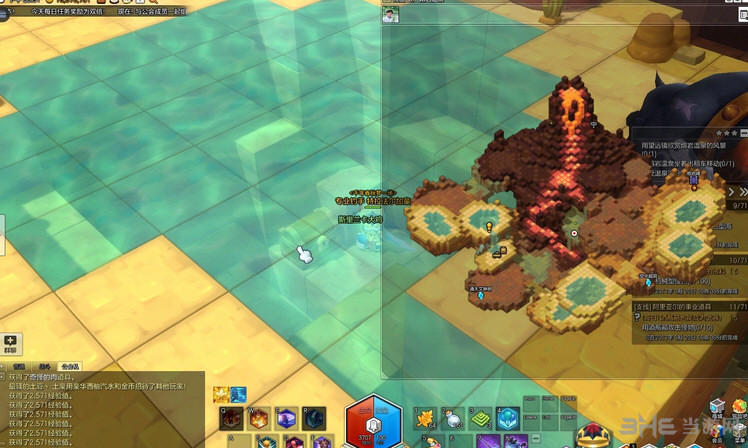Switch to the third chat tab
The height and width of the screenshot is (448, 748).
pos(70,366)
